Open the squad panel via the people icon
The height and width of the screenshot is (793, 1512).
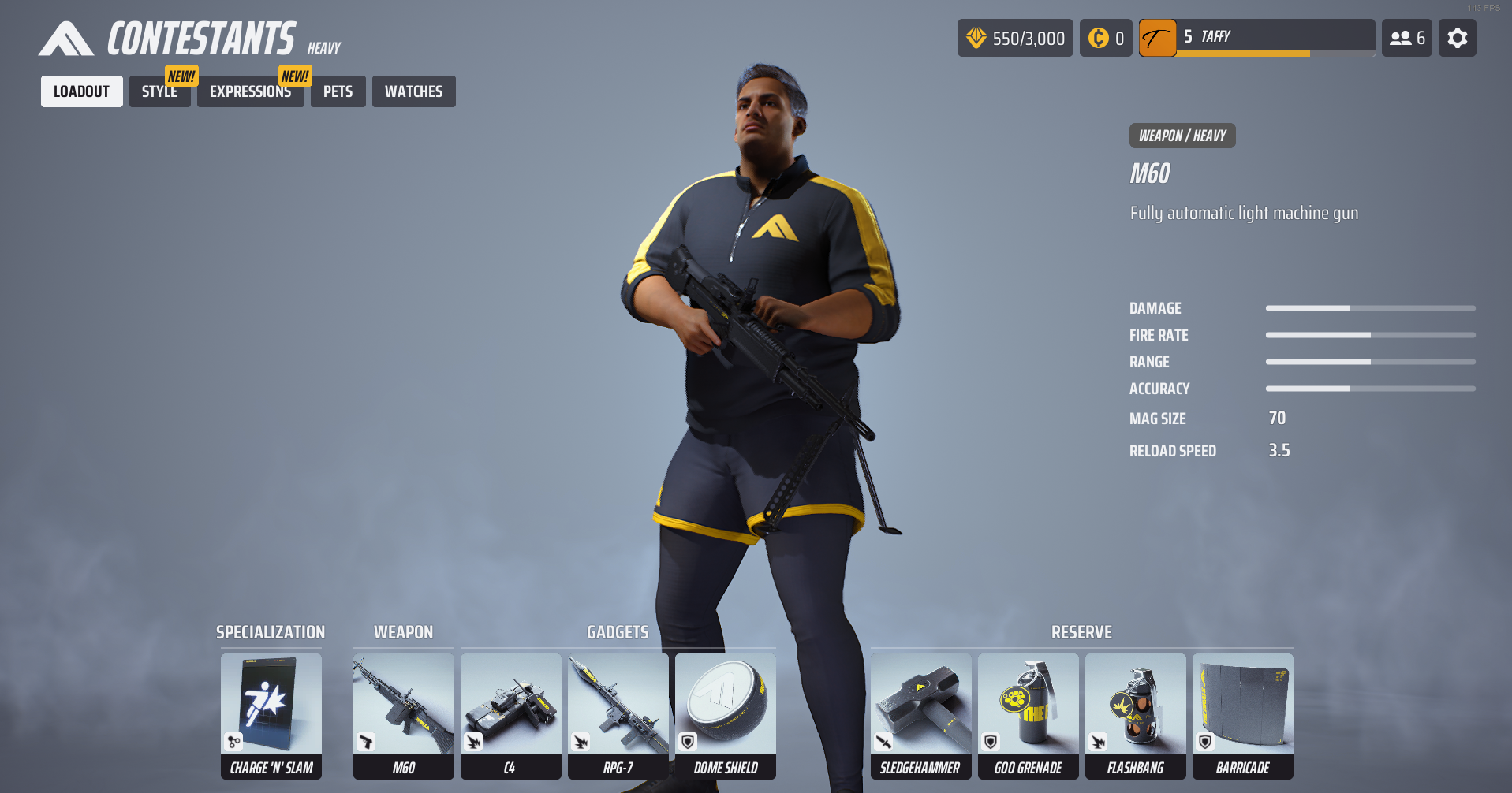(1406, 37)
